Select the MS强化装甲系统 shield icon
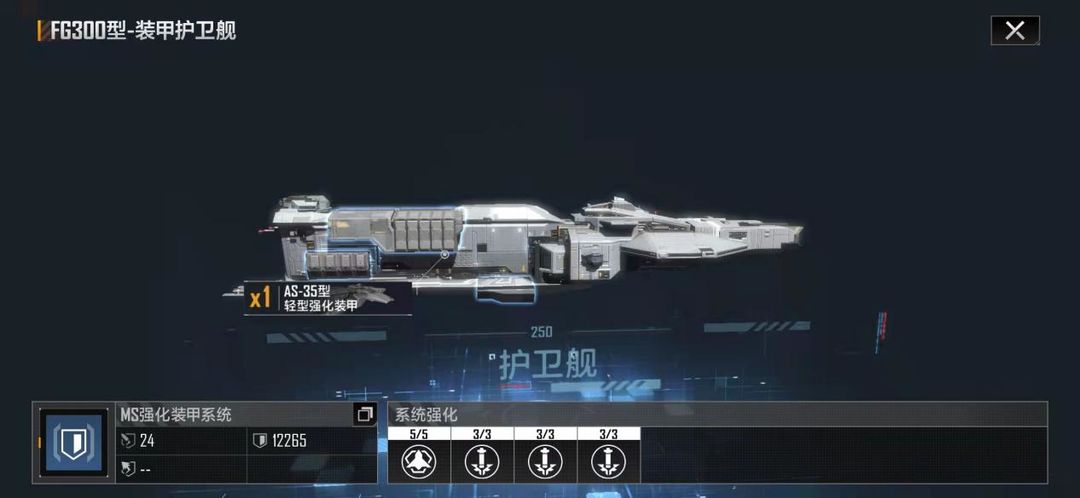1080x498 pixels. (x=75, y=444)
